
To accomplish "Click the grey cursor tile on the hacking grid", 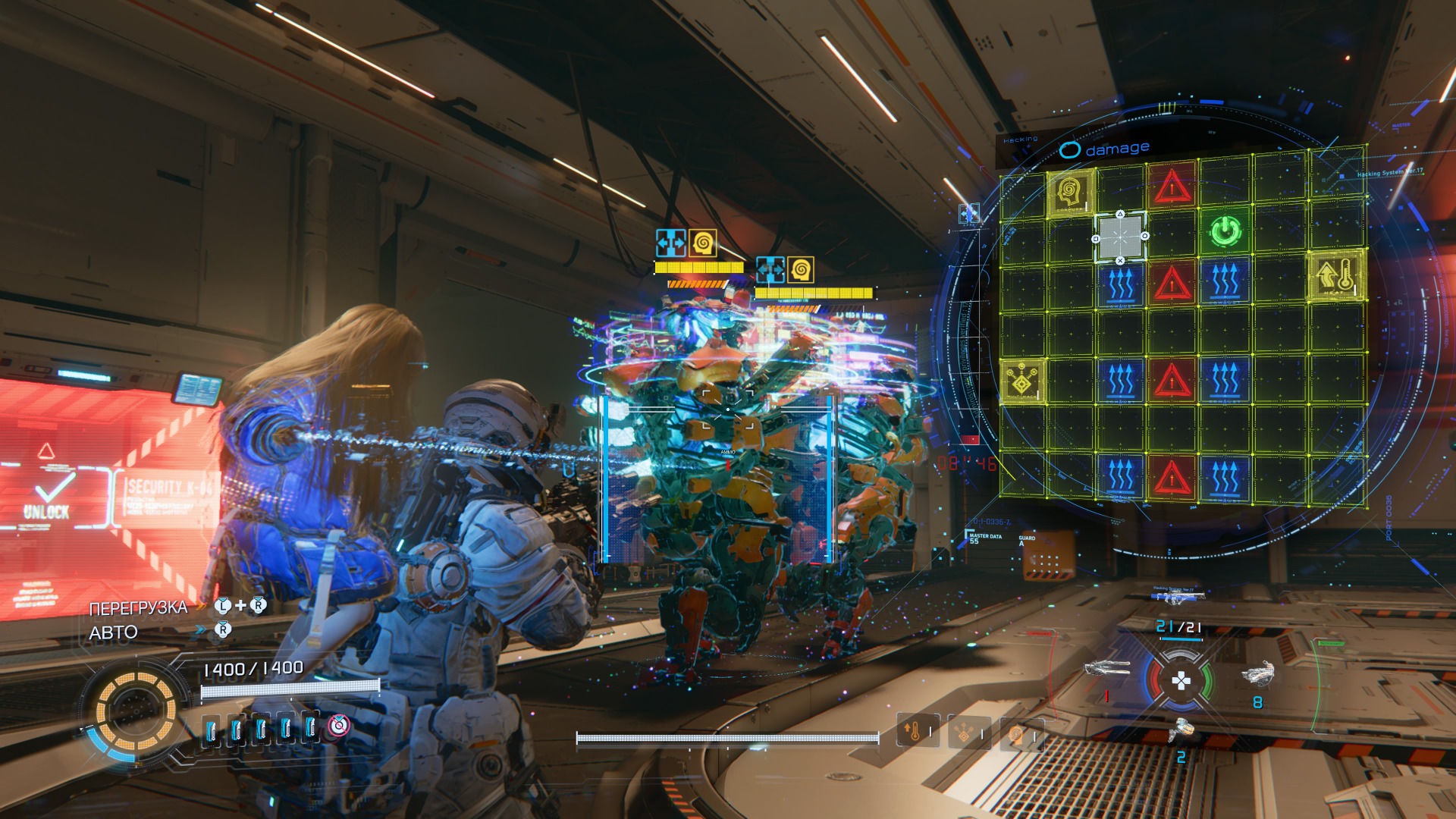I will pos(1120,237).
